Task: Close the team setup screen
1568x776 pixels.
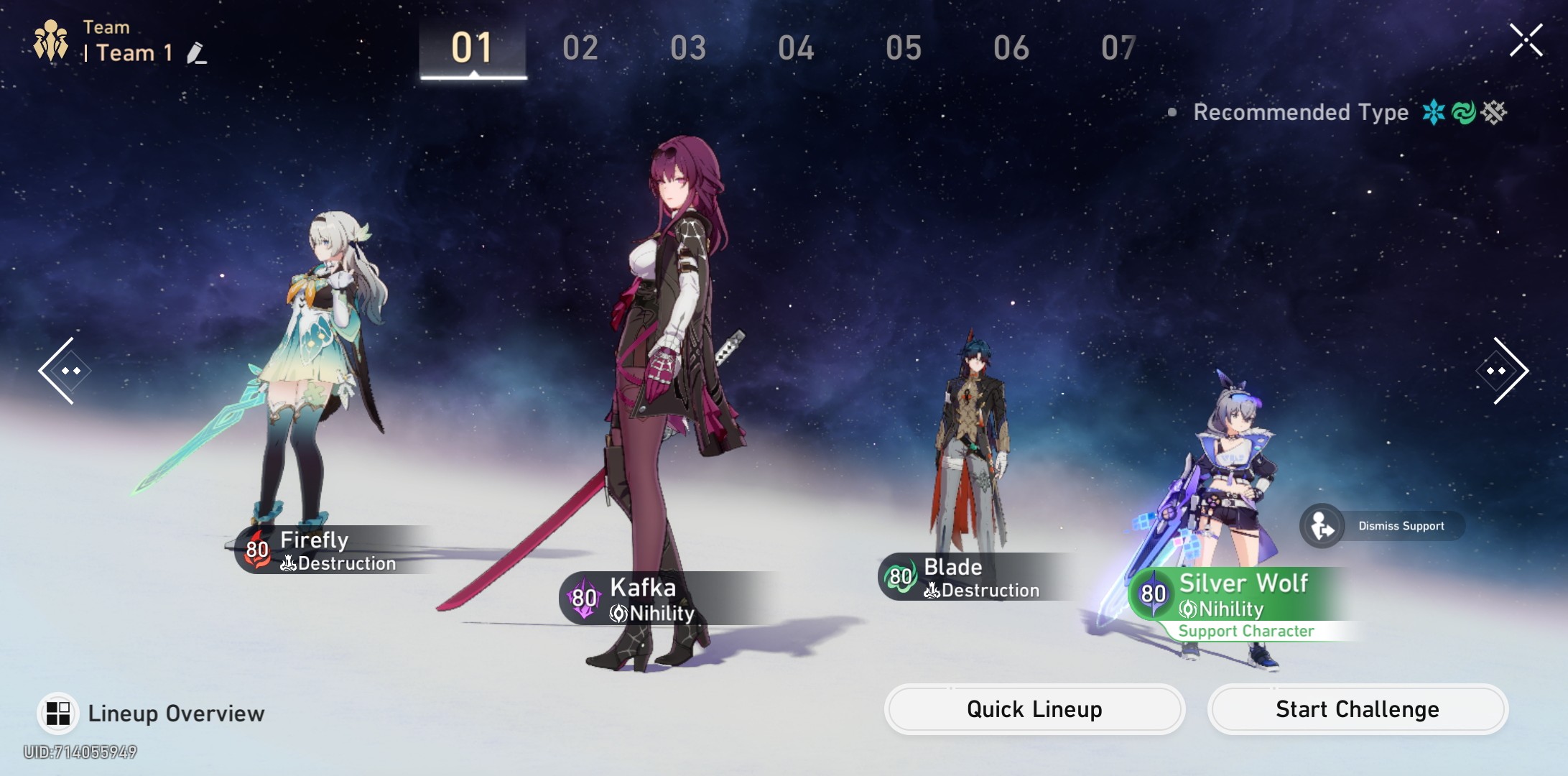Action: [x=1526, y=41]
